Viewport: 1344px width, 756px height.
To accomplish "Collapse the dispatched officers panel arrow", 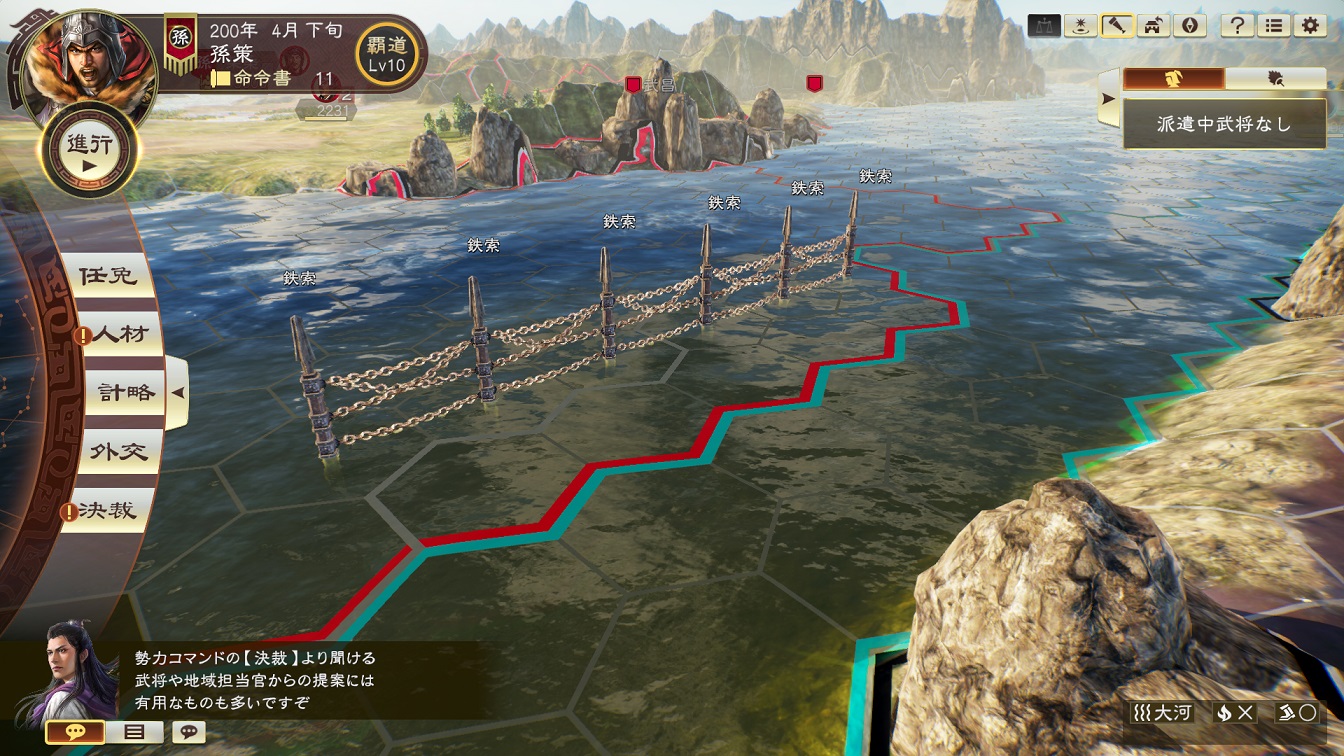I will click(1108, 98).
